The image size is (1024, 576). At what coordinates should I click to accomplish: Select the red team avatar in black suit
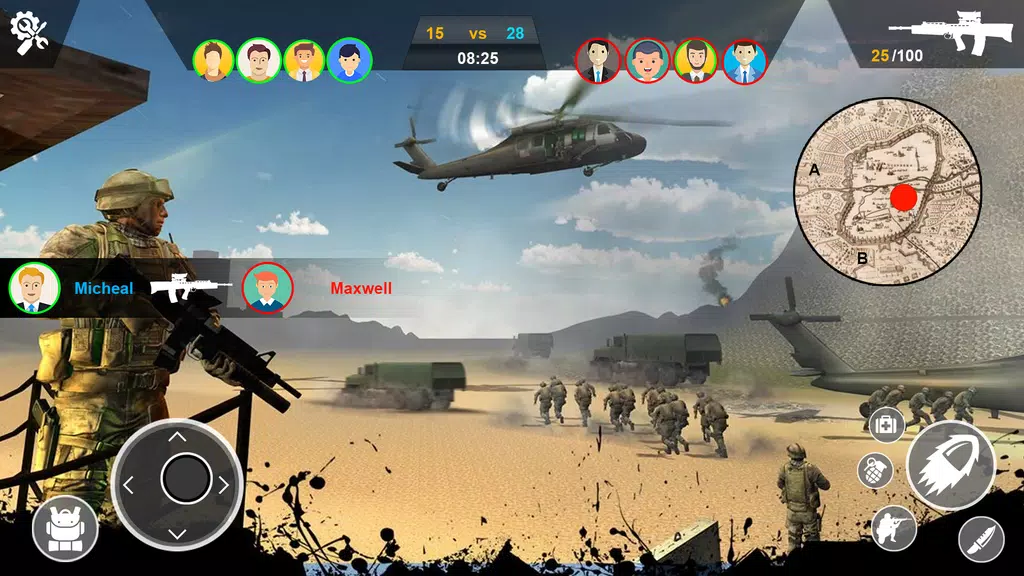[x=598, y=61]
